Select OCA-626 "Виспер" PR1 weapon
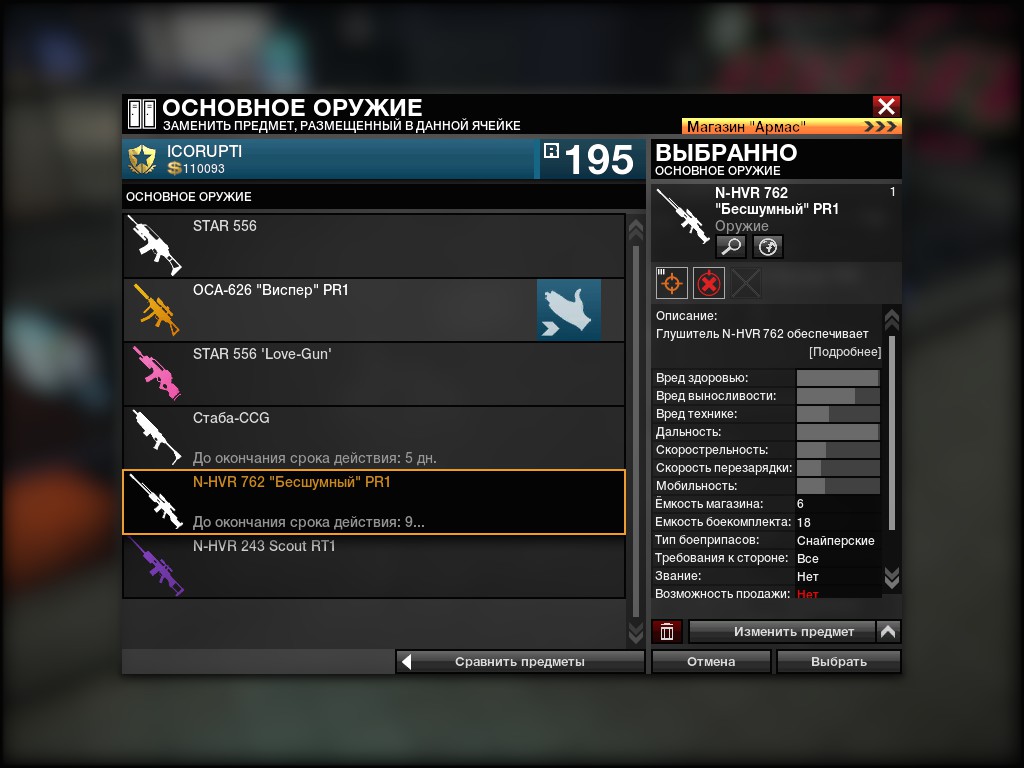The width and height of the screenshot is (1024, 768). click(x=330, y=310)
